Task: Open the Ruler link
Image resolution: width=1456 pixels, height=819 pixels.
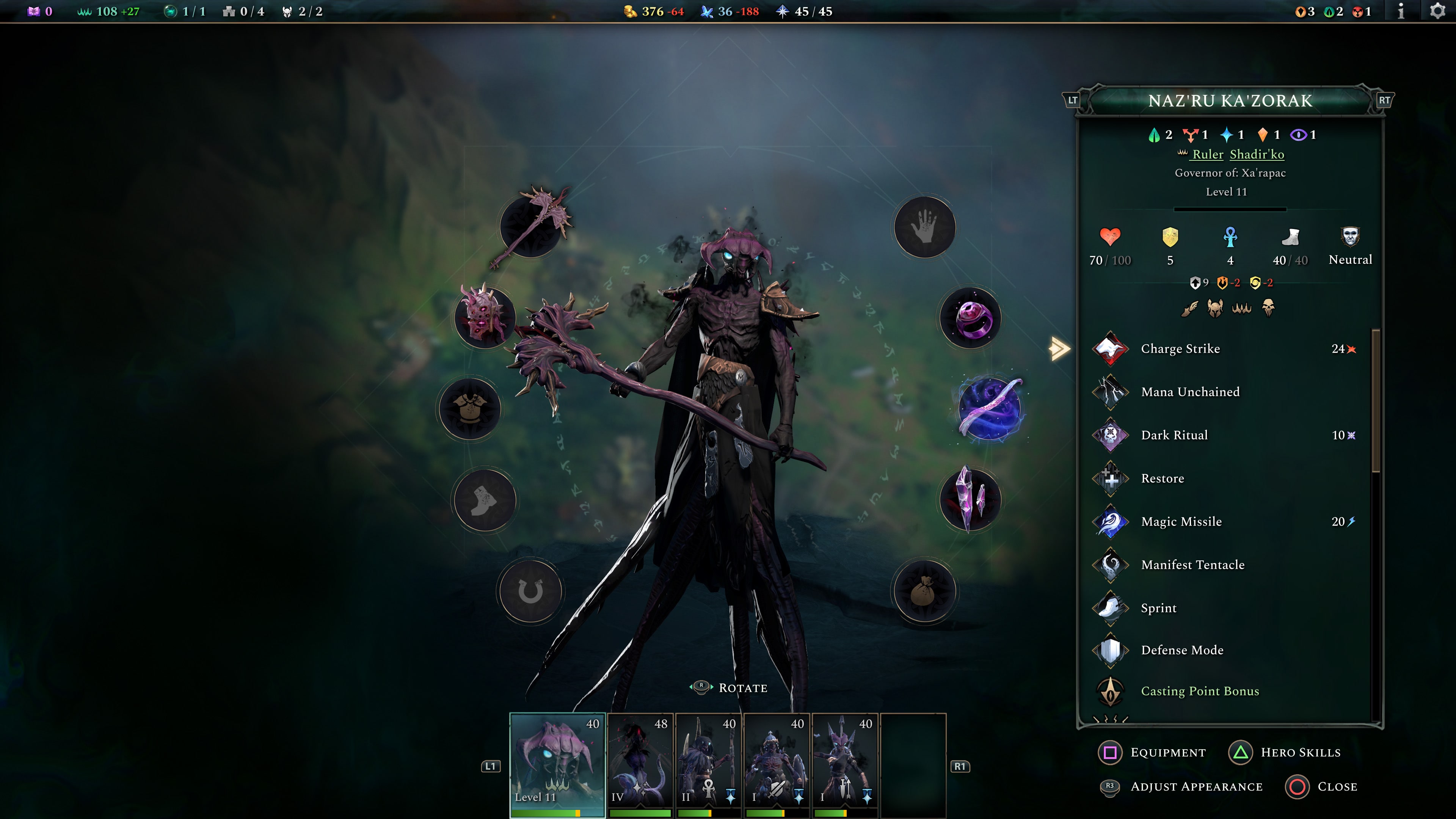Action: pyautogui.click(x=1207, y=154)
